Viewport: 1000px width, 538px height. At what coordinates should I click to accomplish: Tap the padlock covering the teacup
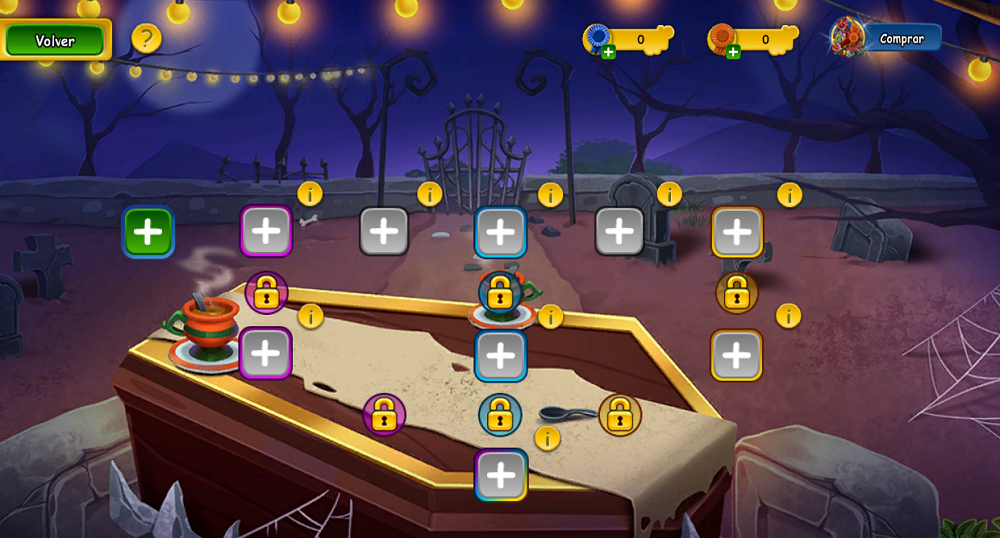[x=499, y=292]
